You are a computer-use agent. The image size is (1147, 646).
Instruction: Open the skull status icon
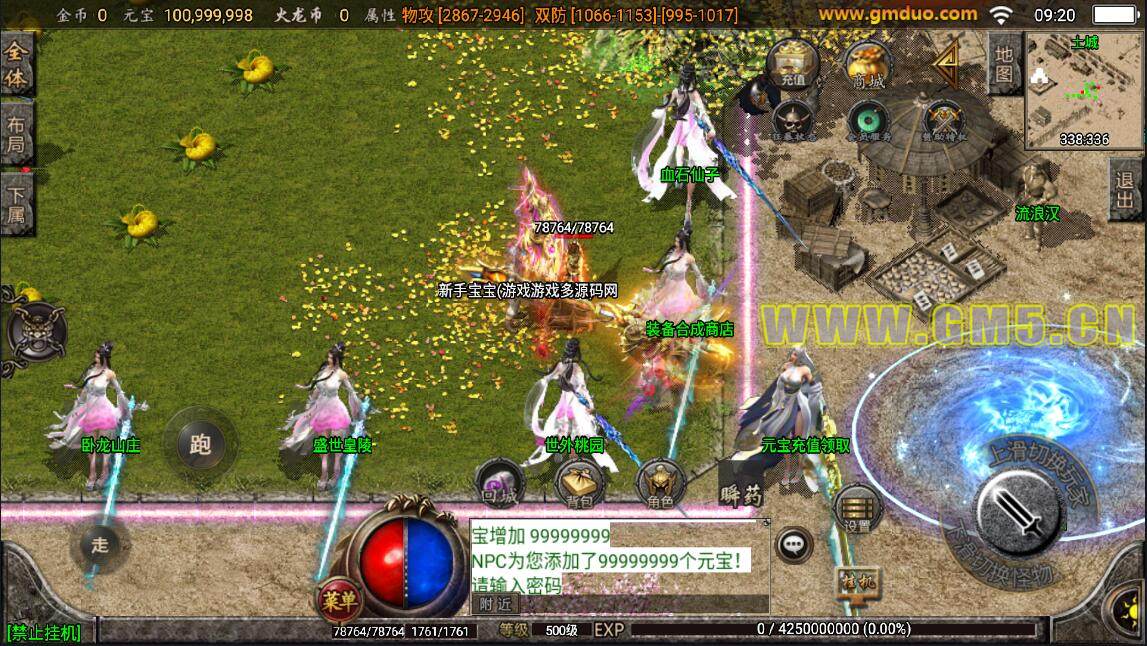(792, 120)
